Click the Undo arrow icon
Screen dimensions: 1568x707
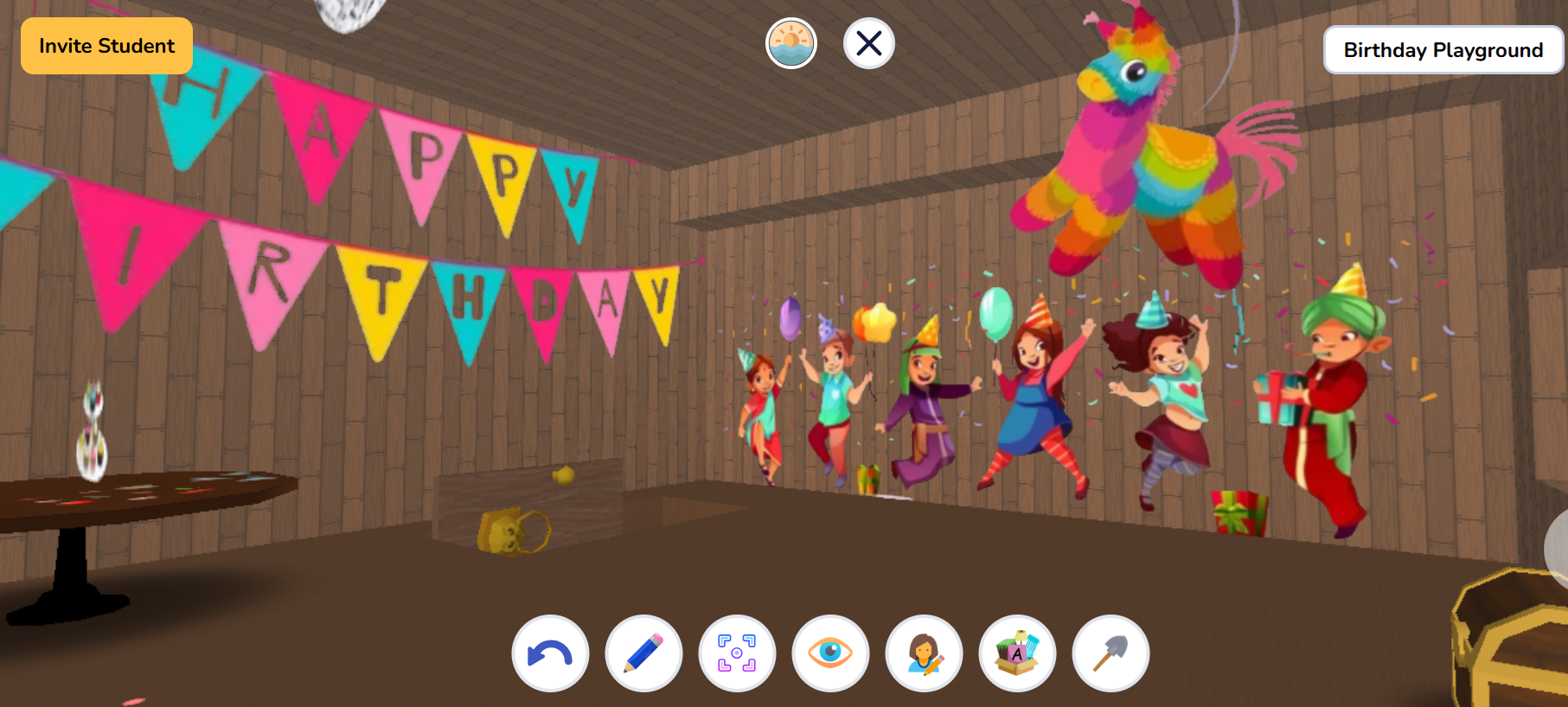549,654
